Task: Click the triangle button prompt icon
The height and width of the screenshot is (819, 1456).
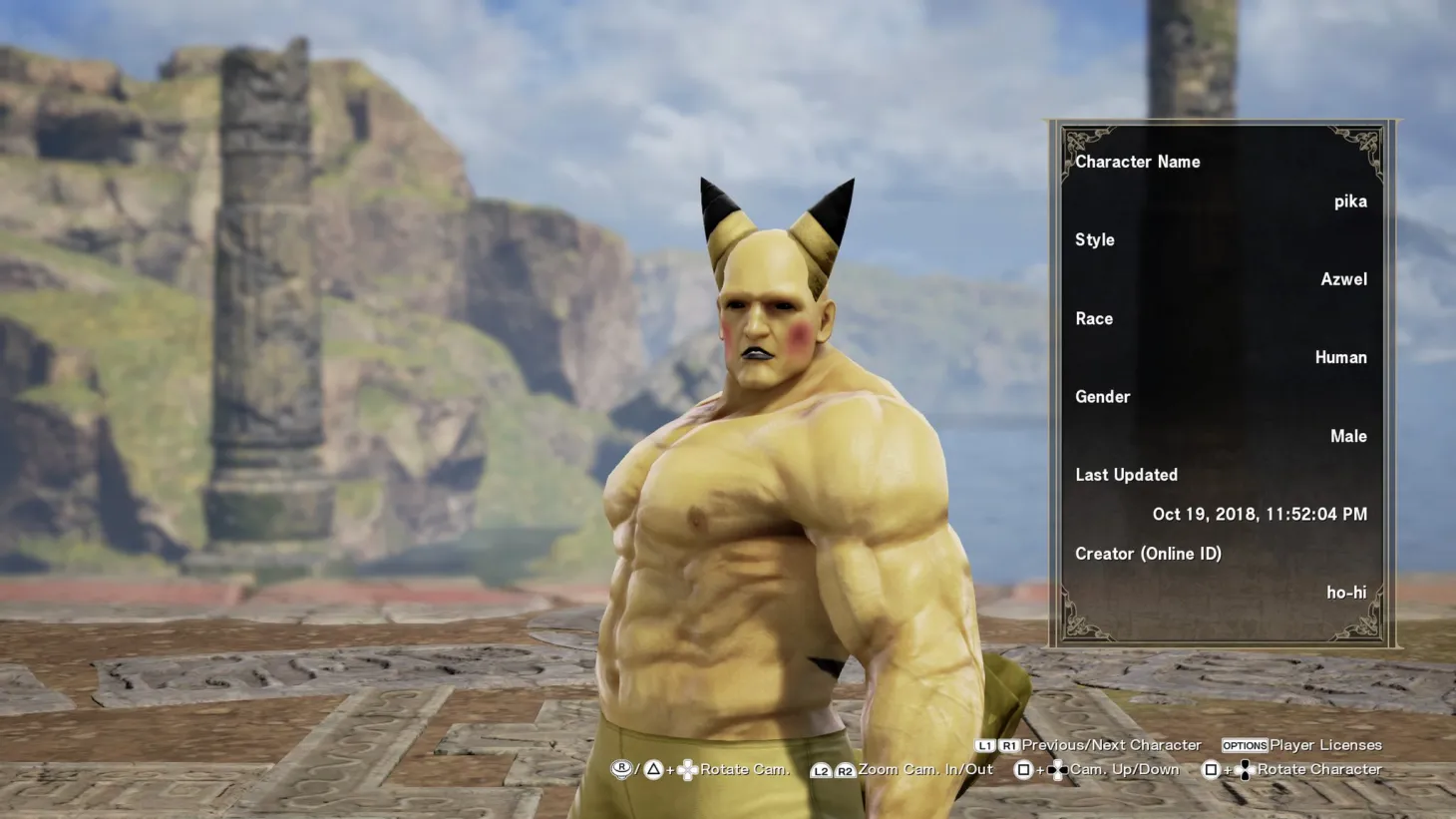Action: pos(653,768)
